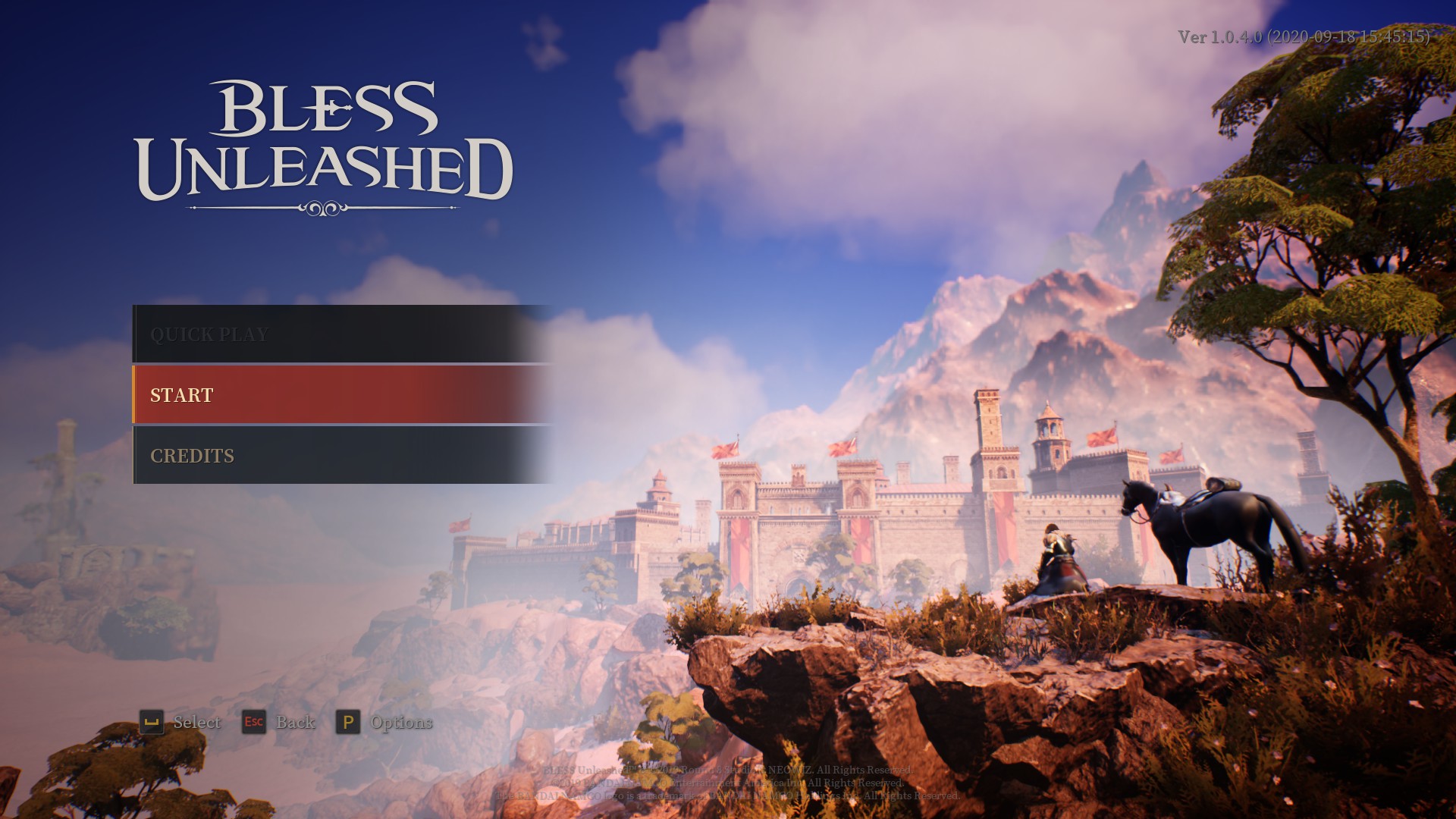Click the decorative divider below the logo
Image resolution: width=1456 pixels, height=819 pixels.
pos(322,206)
